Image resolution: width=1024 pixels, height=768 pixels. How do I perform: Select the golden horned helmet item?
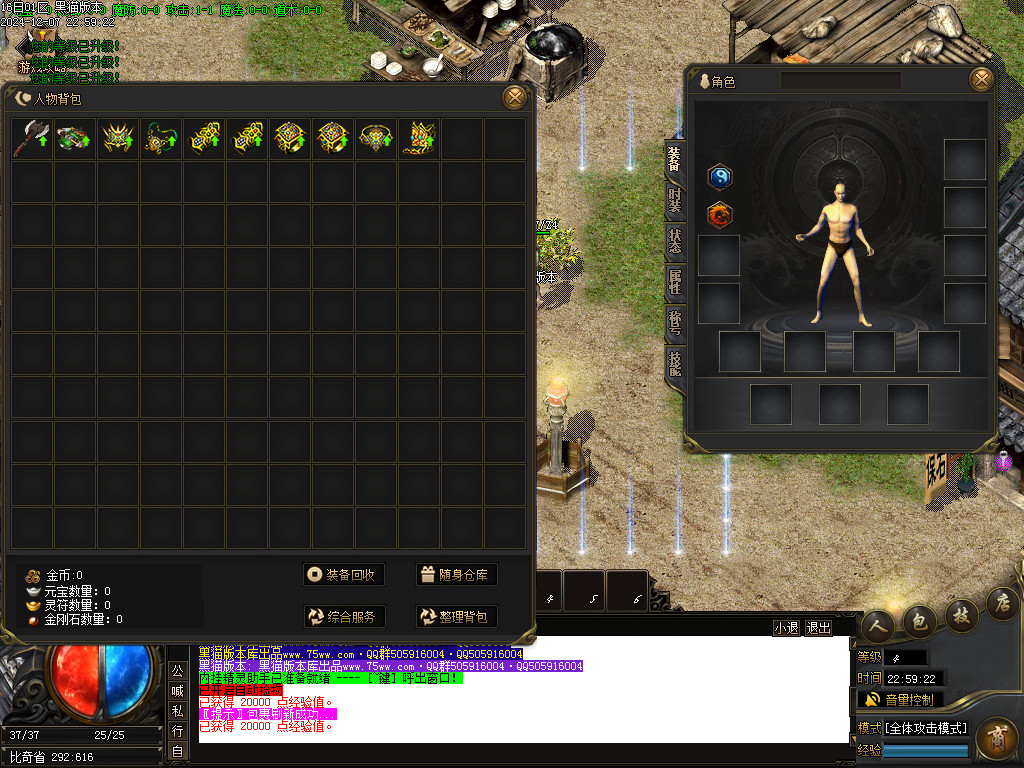point(118,139)
